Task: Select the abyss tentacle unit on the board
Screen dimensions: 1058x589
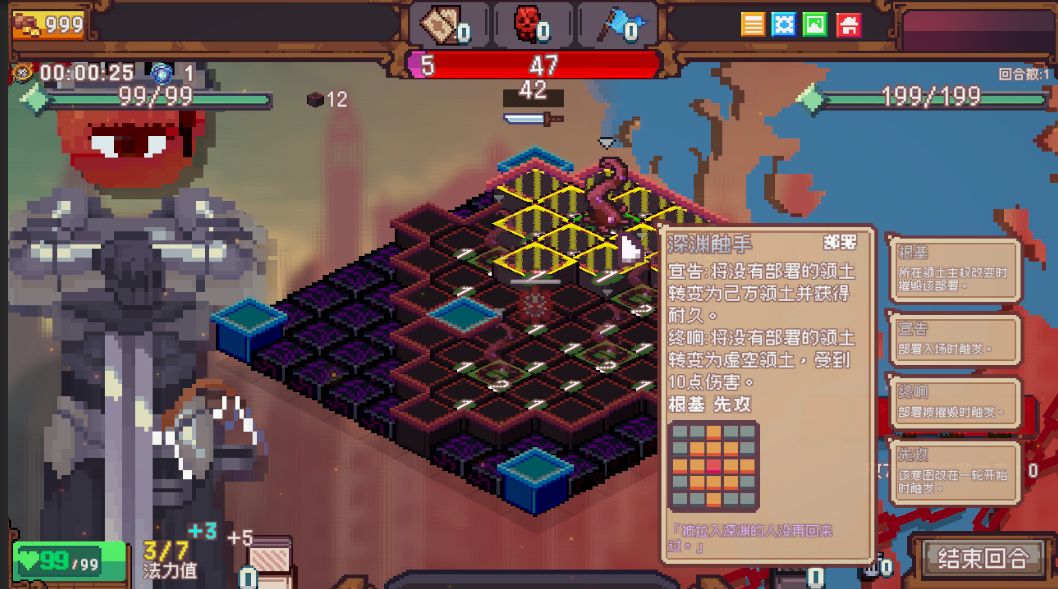Action: [606, 195]
